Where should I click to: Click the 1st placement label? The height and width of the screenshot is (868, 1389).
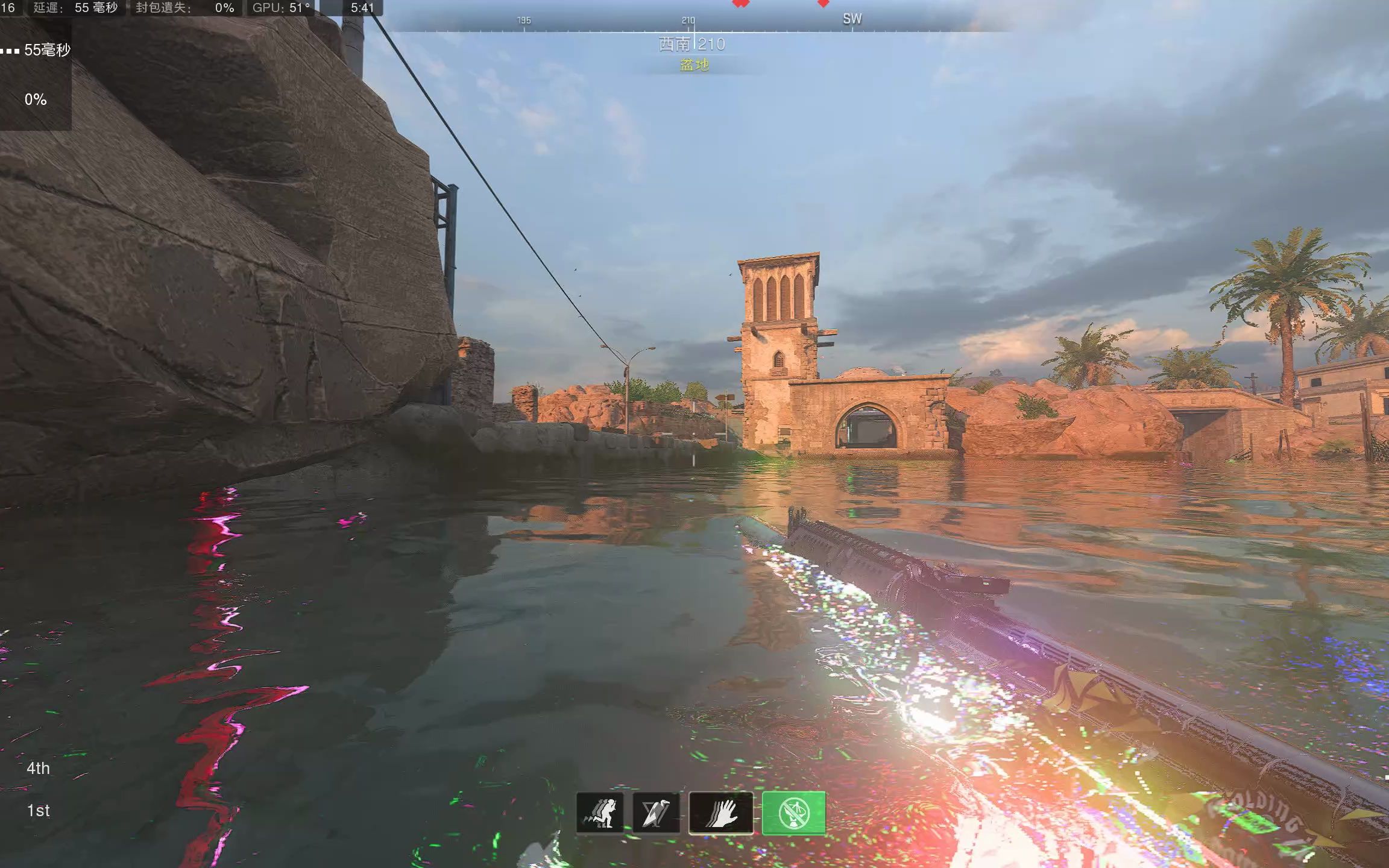point(38,810)
